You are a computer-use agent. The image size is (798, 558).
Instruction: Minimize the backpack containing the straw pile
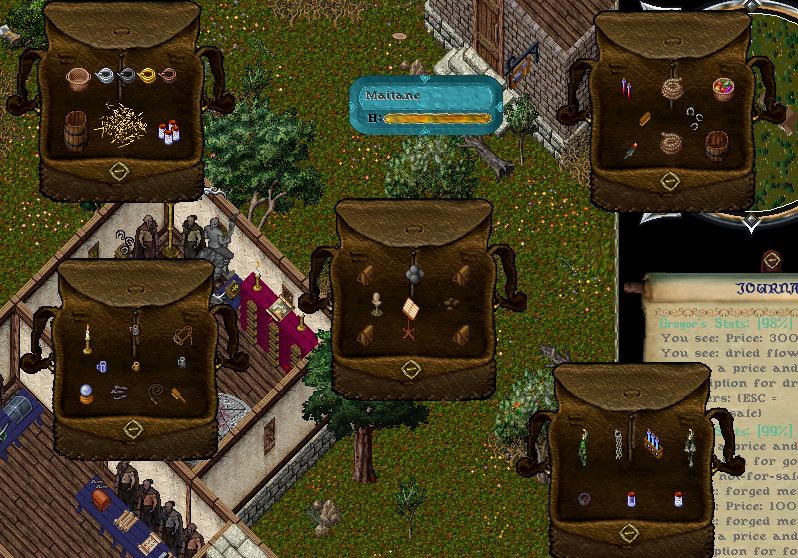[x=119, y=171]
